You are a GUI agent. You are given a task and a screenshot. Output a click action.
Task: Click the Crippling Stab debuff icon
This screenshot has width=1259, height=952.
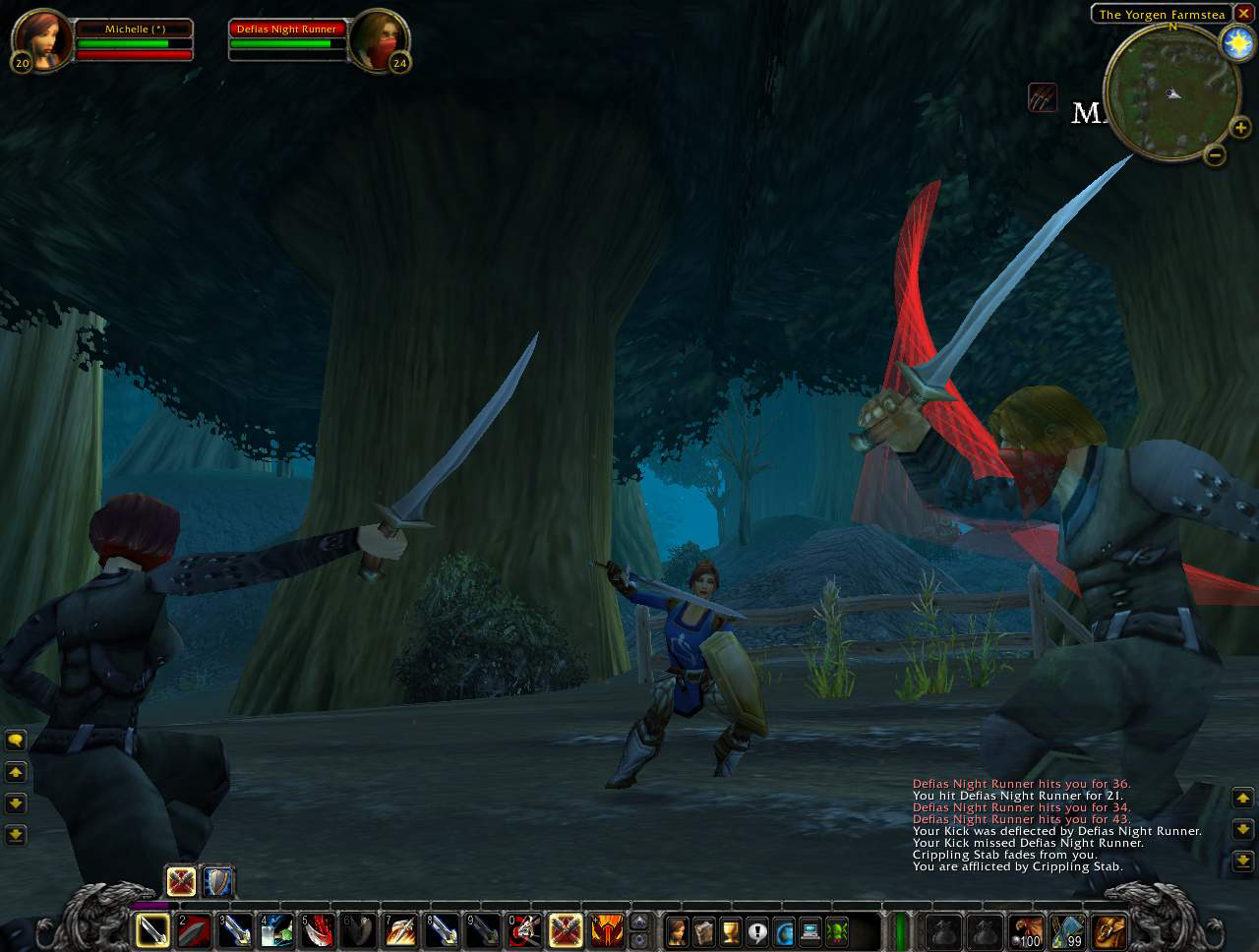click(1043, 97)
